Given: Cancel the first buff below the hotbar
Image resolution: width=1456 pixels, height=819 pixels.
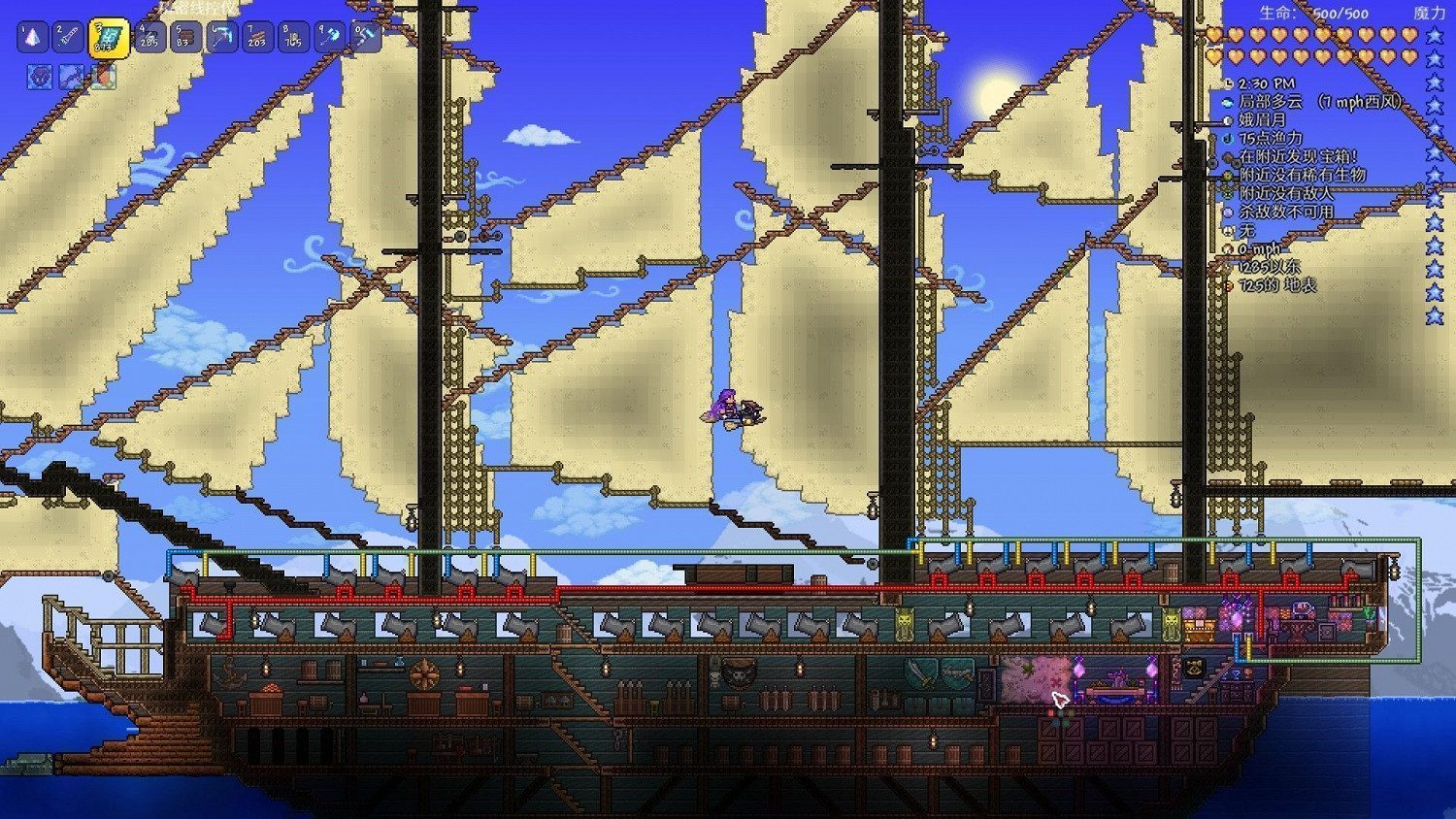Looking at the screenshot, I should click(40, 76).
